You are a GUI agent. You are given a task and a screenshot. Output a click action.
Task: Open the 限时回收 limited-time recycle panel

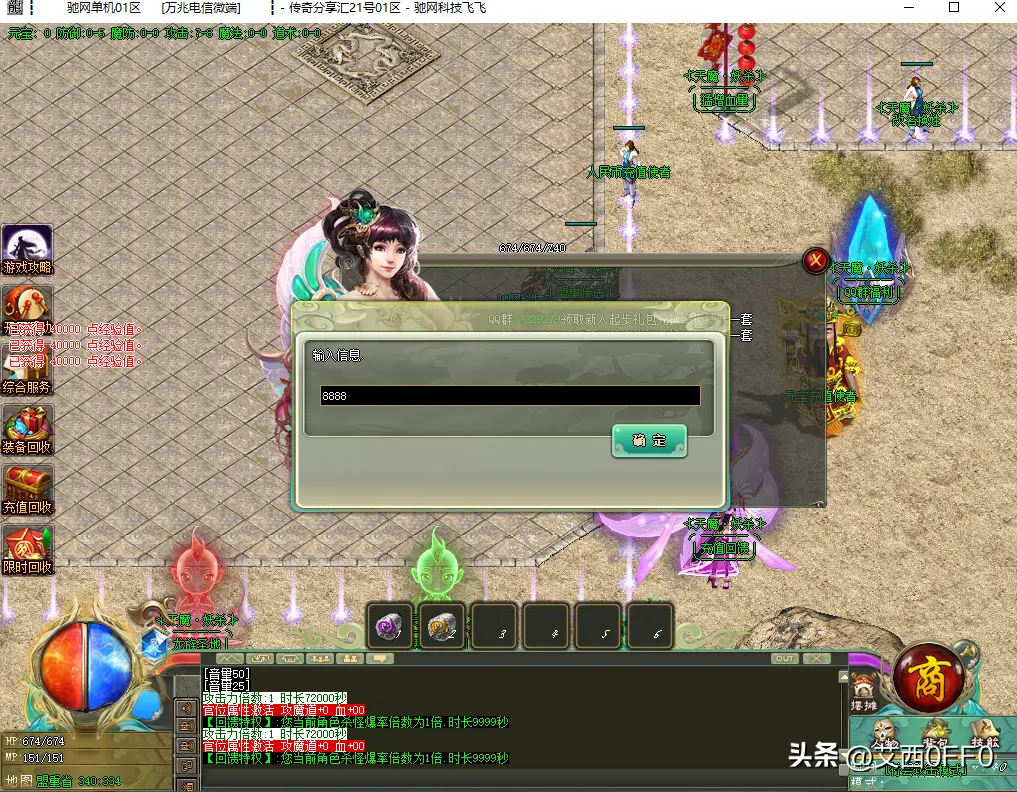27,550
